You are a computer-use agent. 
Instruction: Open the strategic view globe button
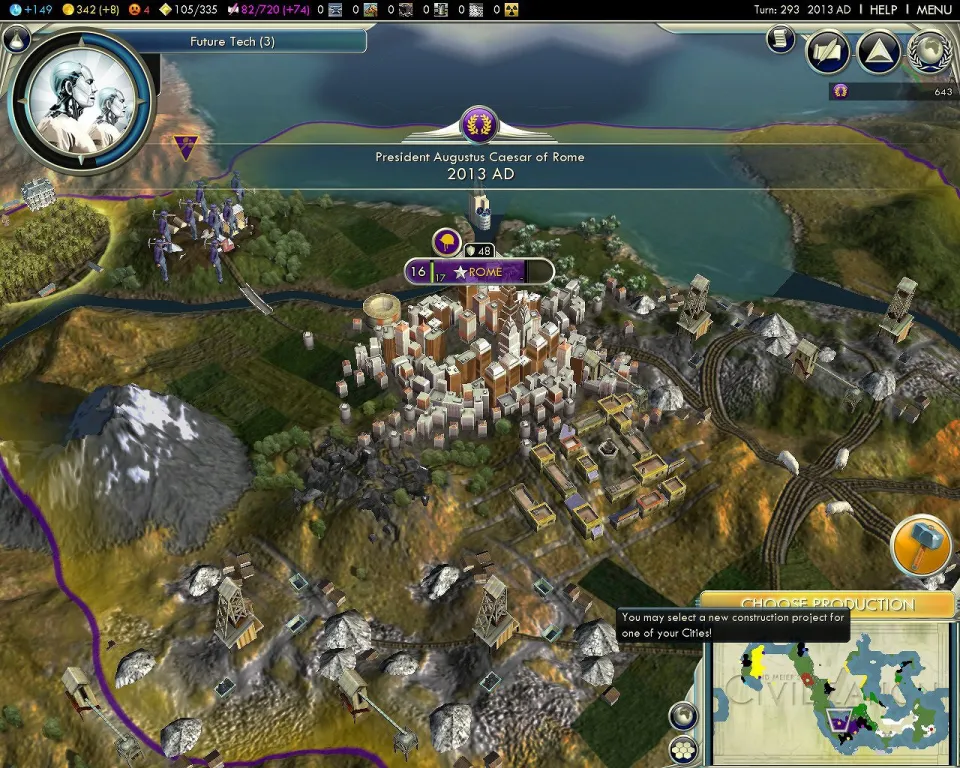[x=682, y=715]
